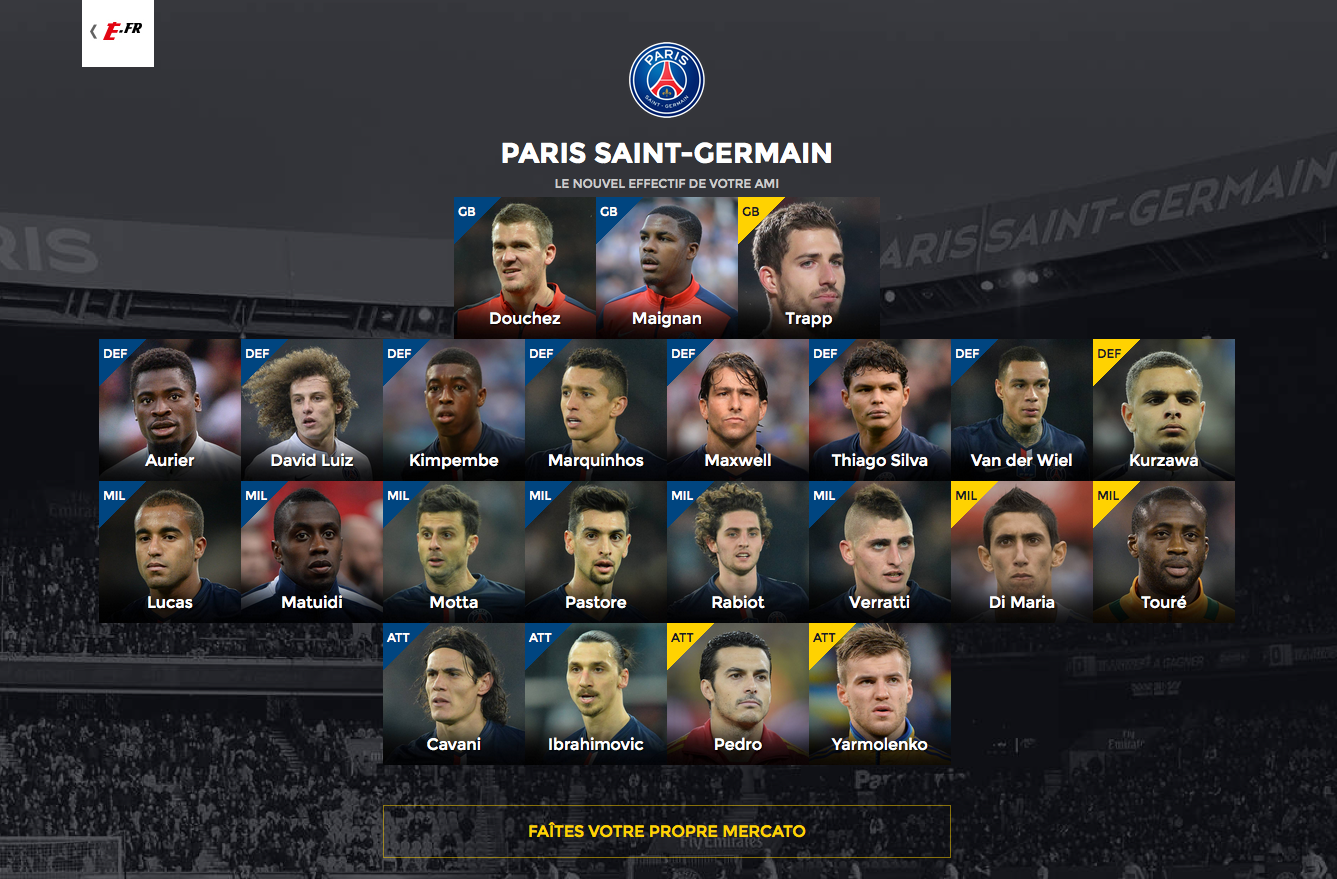
Task: Choose the Cavani attacker card
Action: (454, 693)
